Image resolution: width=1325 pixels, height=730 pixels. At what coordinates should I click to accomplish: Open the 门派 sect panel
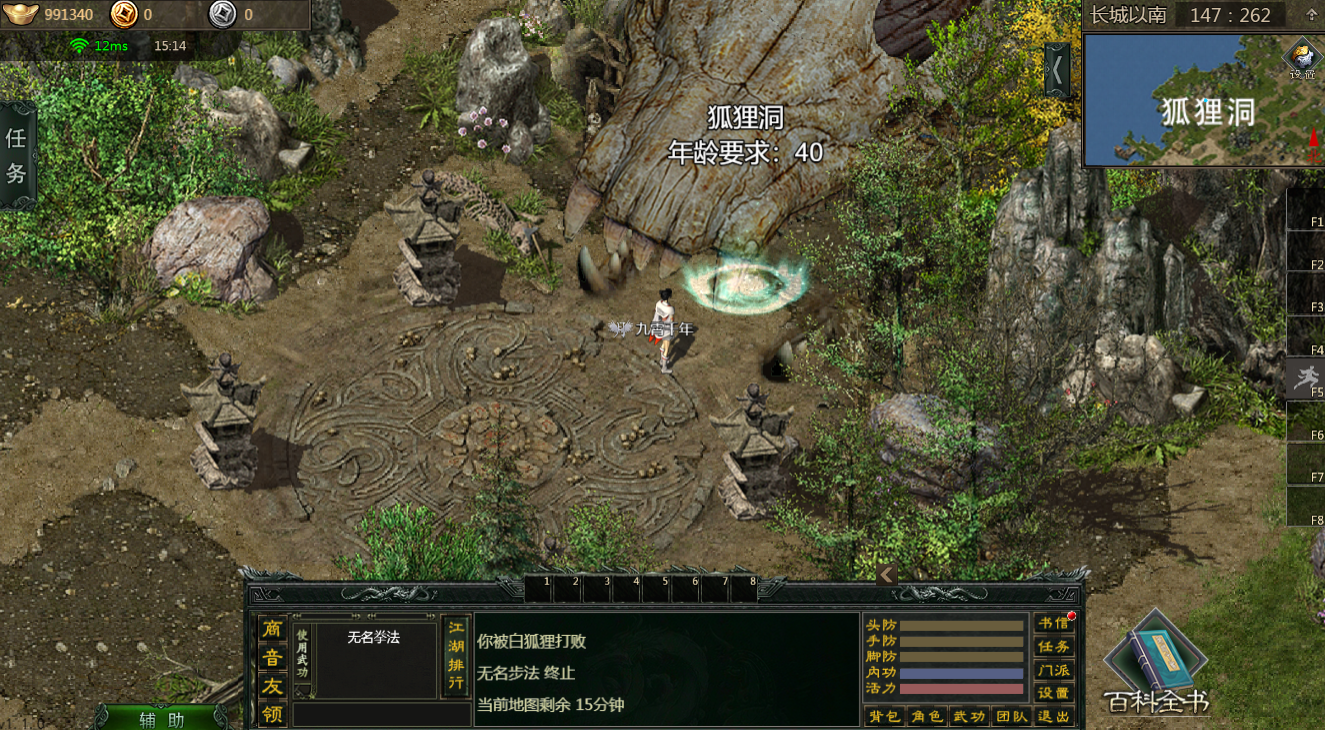tap(1054, 670)
